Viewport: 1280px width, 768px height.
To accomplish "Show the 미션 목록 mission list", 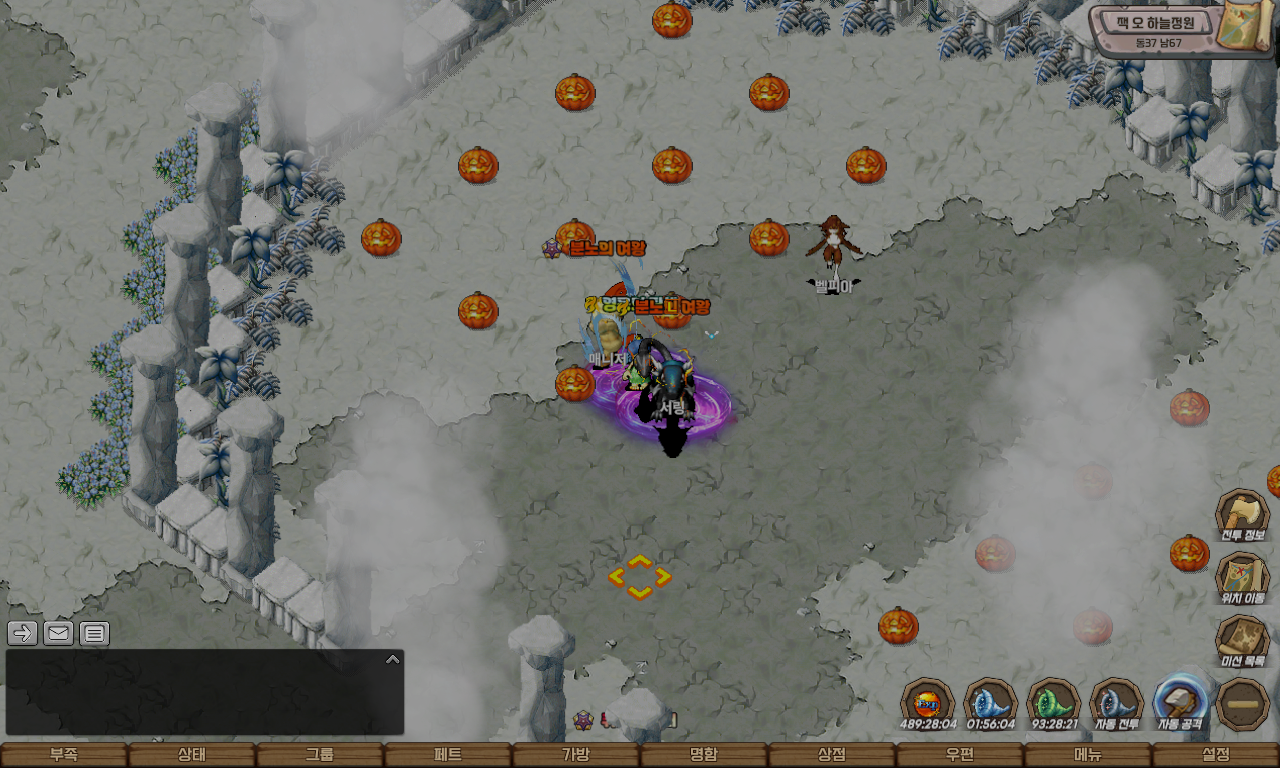I will point(1242,641).
